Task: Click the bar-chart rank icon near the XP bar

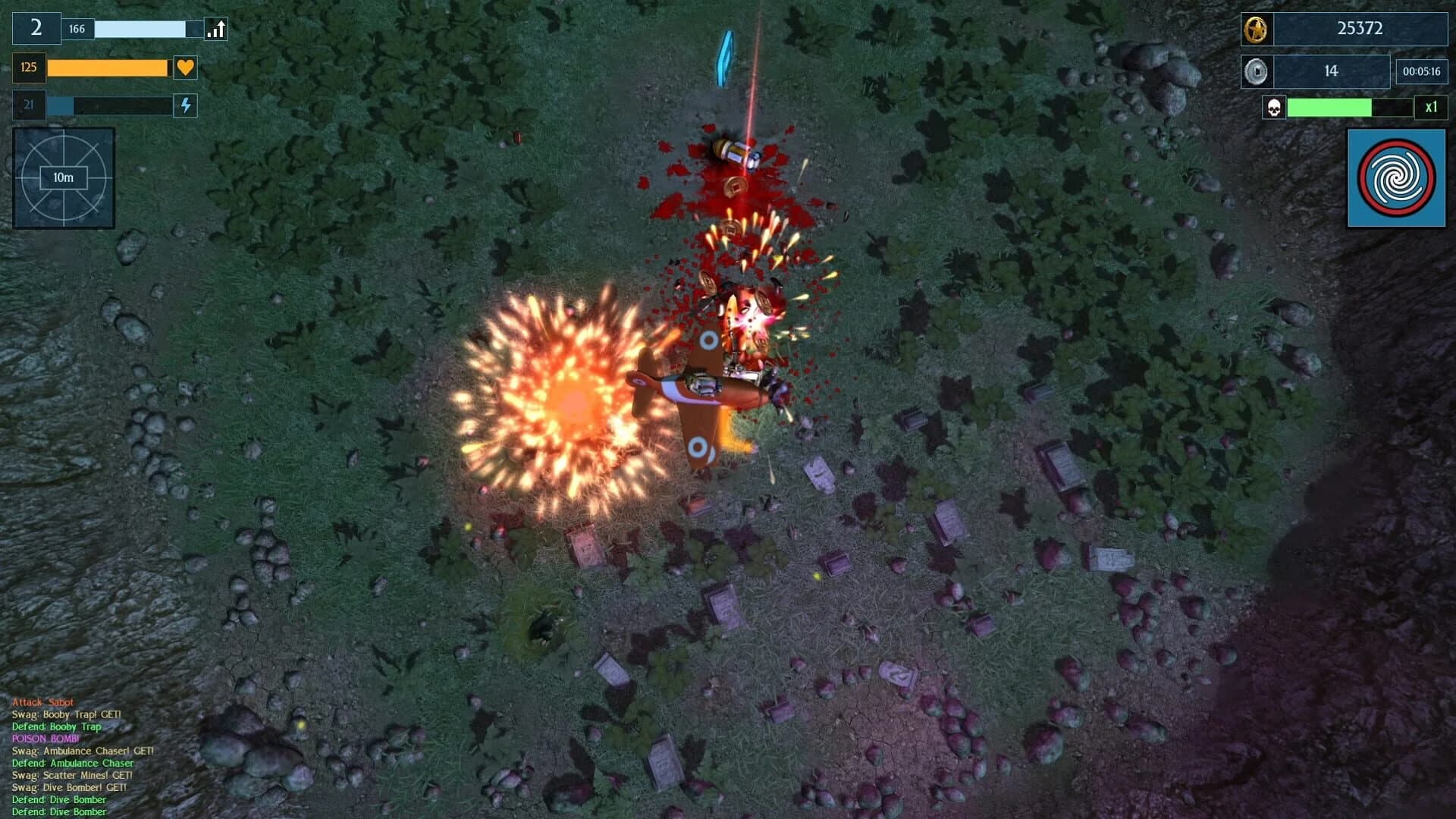Action: (x=215, y=29)
